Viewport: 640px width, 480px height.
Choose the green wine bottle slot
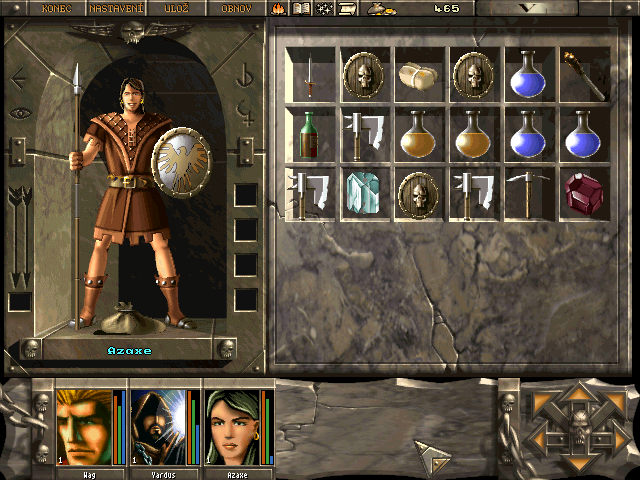pyautogui.click(x=310, y=133)
